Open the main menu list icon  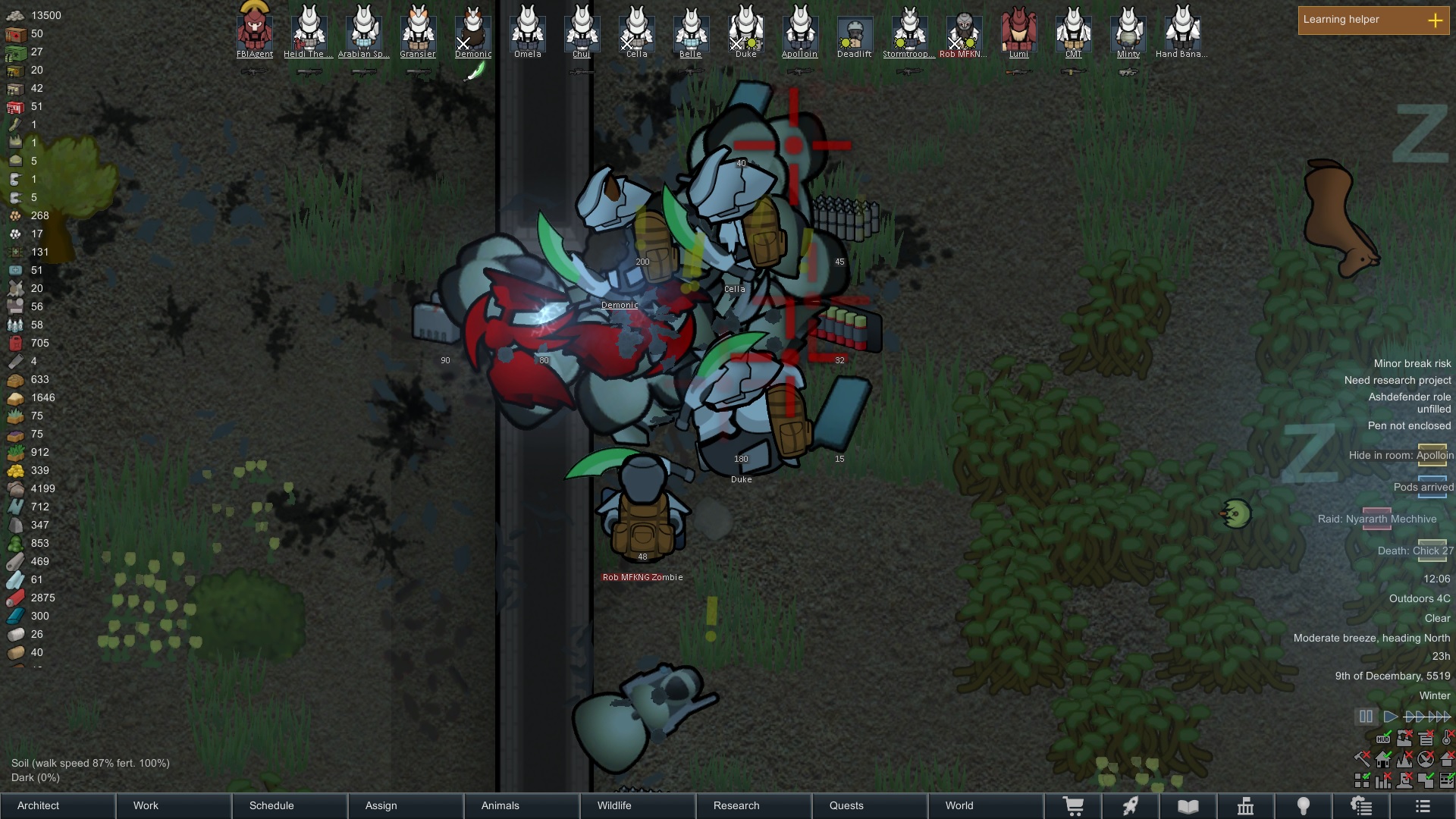[1423, 806]
